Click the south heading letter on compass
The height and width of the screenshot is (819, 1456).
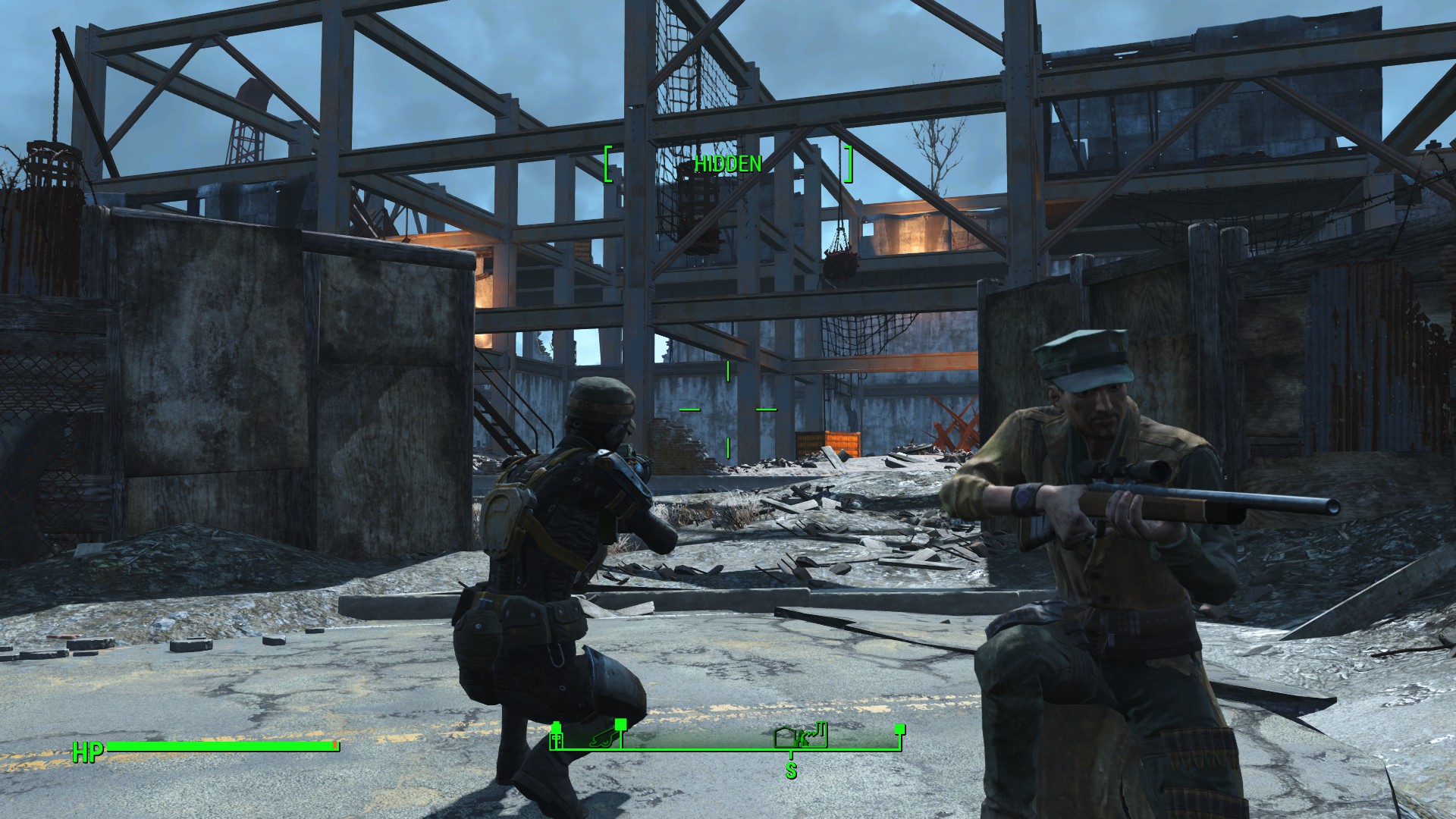pos(791,771)
